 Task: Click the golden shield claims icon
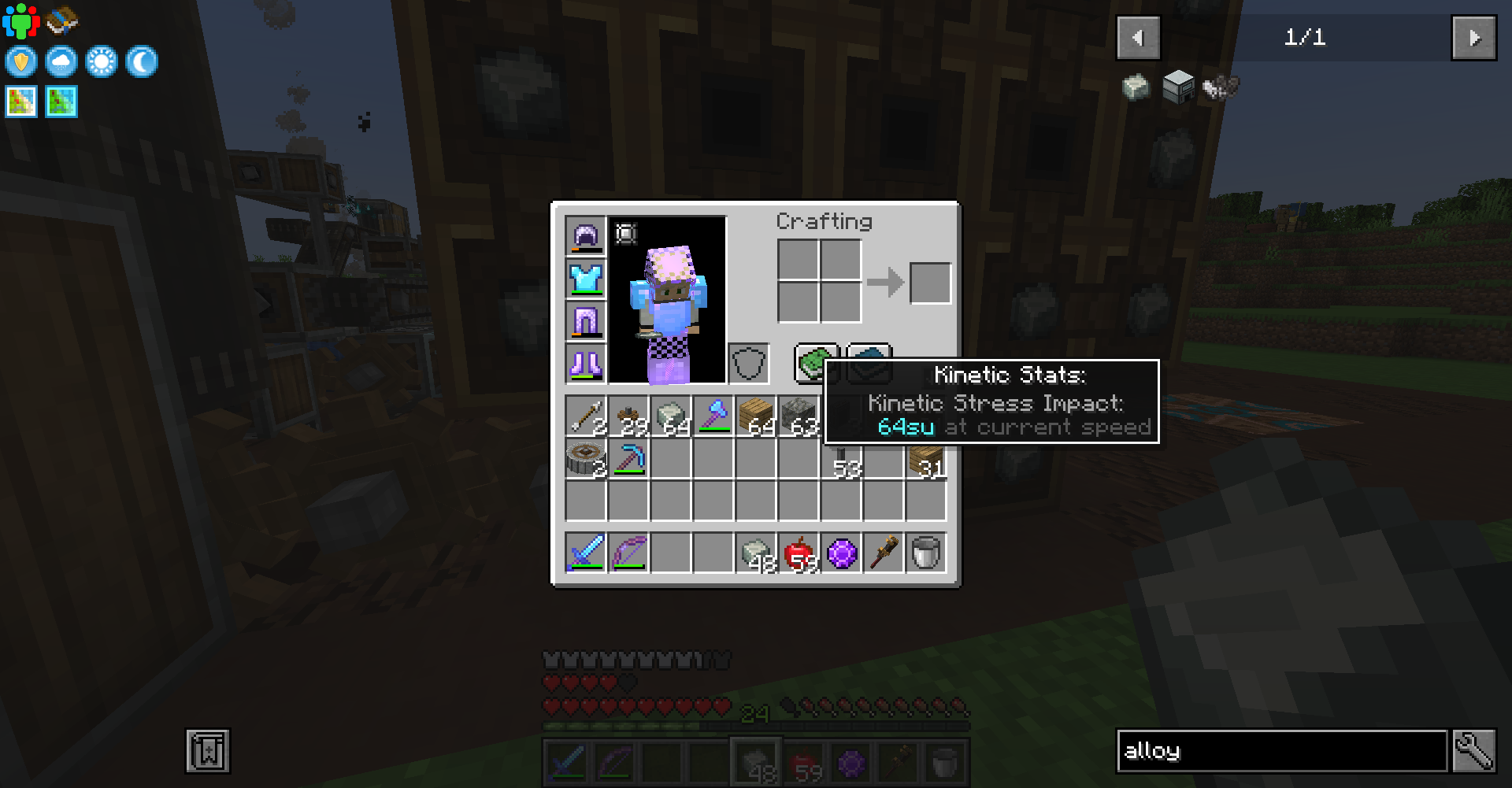21,61
